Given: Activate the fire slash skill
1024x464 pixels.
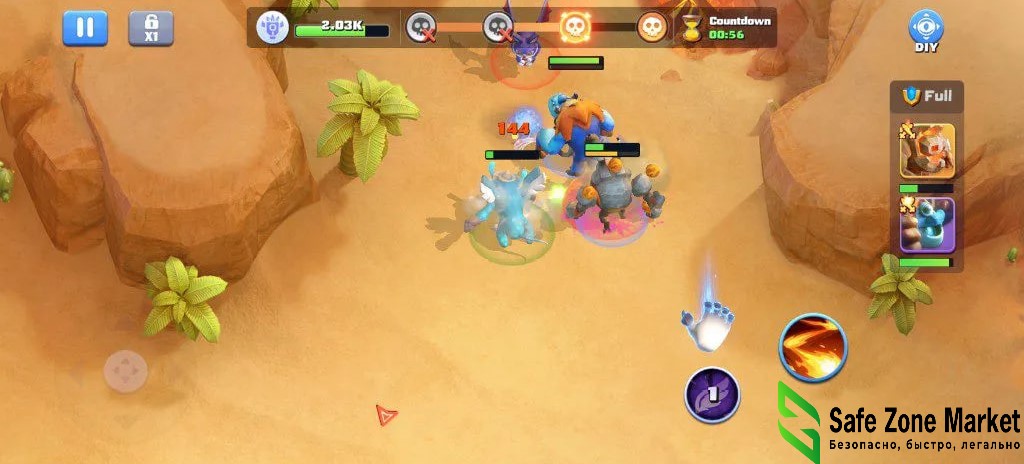Looking at the screenshot, I should click(813, 347).
